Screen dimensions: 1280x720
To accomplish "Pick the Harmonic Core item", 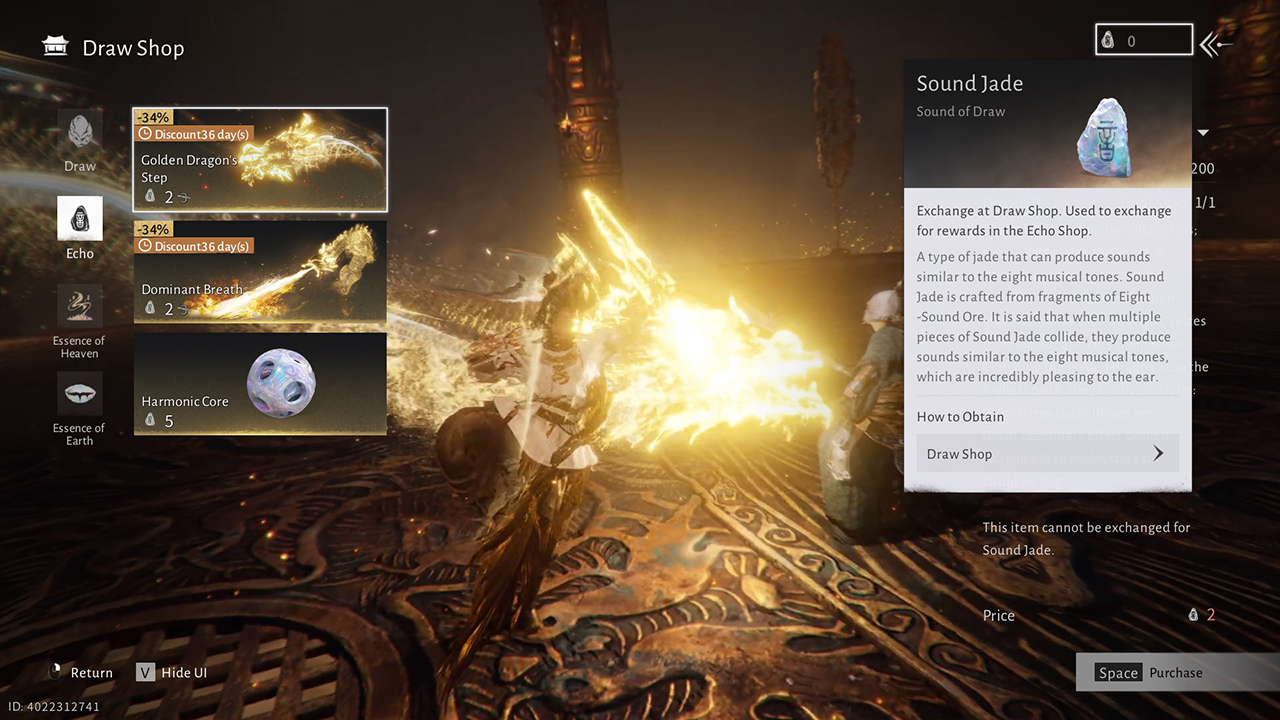I will 260,384.
